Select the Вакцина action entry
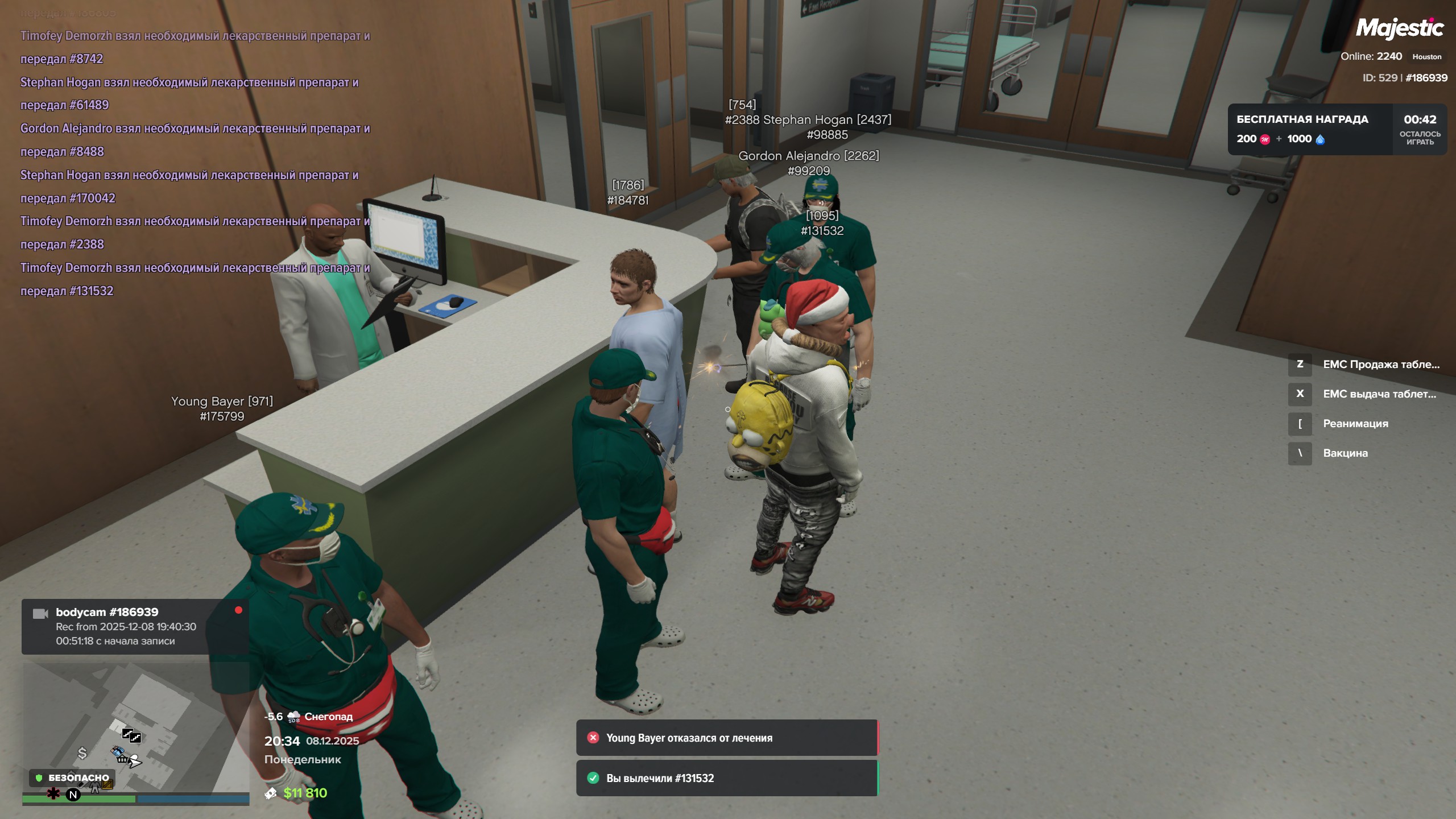Image resolution: width=1456 pixels, height=819 pixels. 1345,453
